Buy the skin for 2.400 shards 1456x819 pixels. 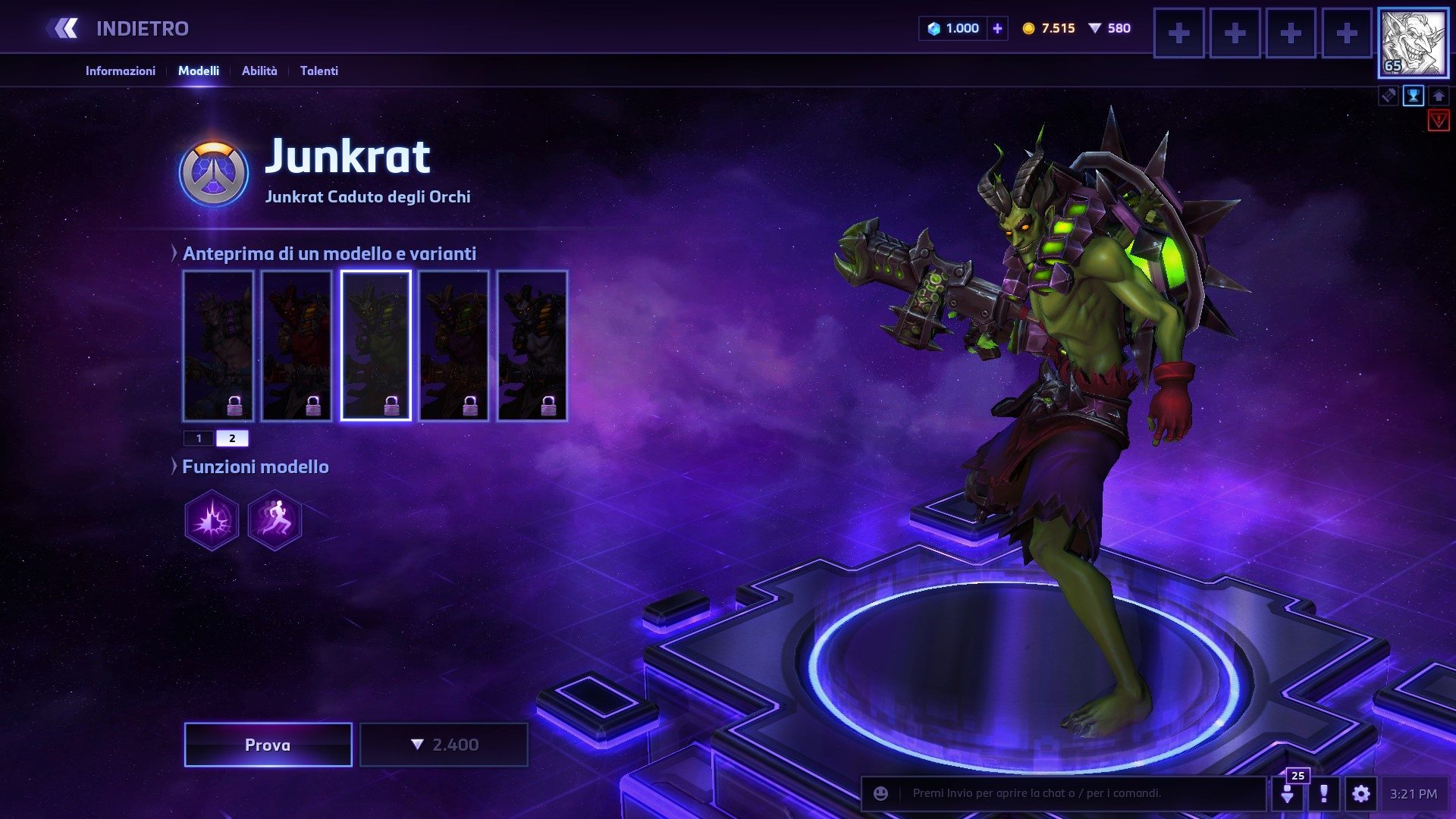[x=444, y=745]
